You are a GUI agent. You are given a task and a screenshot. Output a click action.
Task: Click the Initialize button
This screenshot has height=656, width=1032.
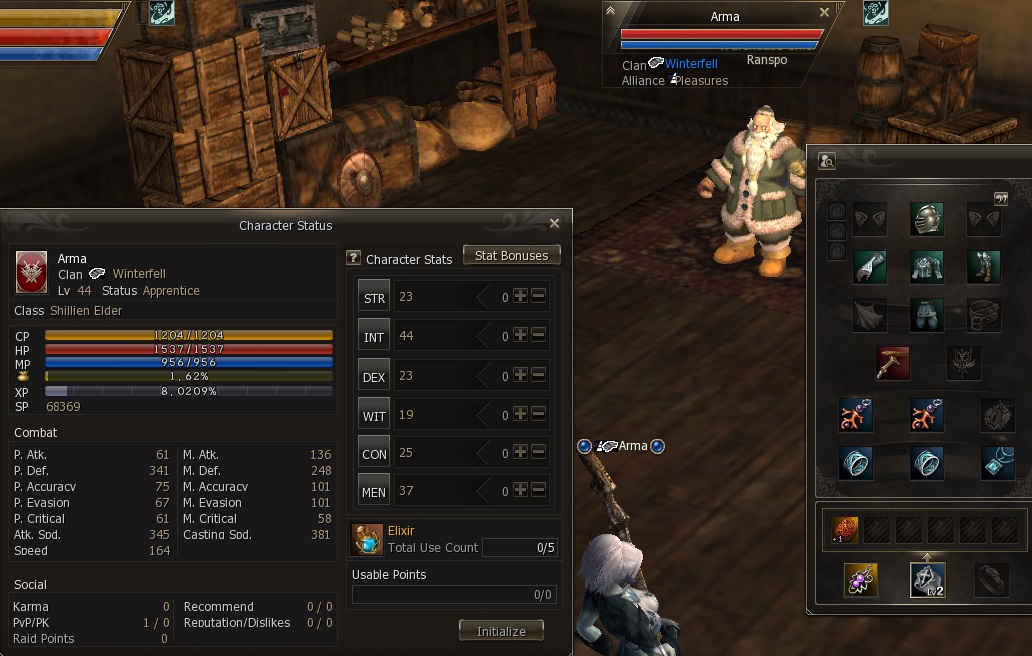point(501,631)
